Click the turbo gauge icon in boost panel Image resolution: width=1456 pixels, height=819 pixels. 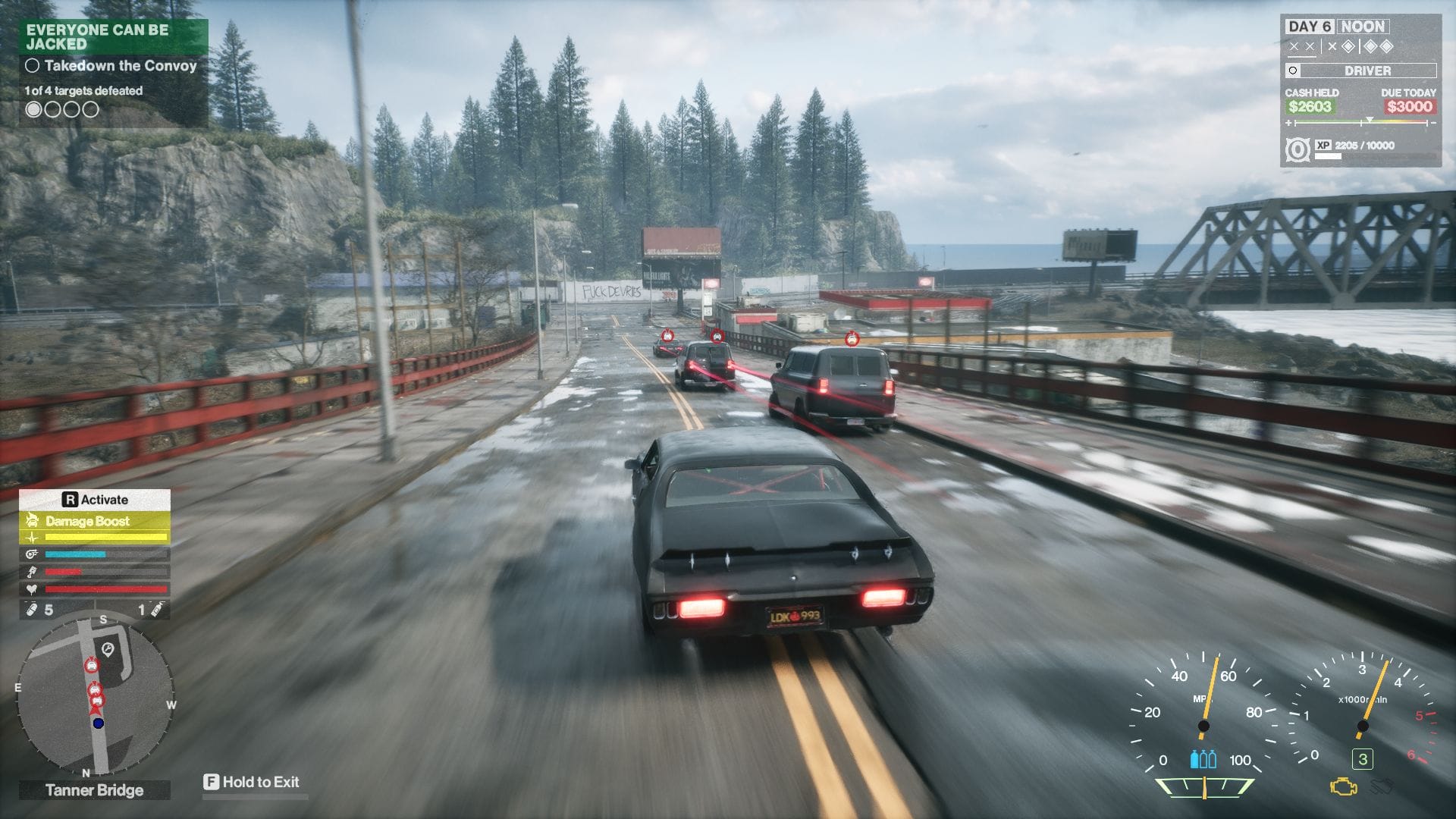pyautogui.click(x=32, y=554)
